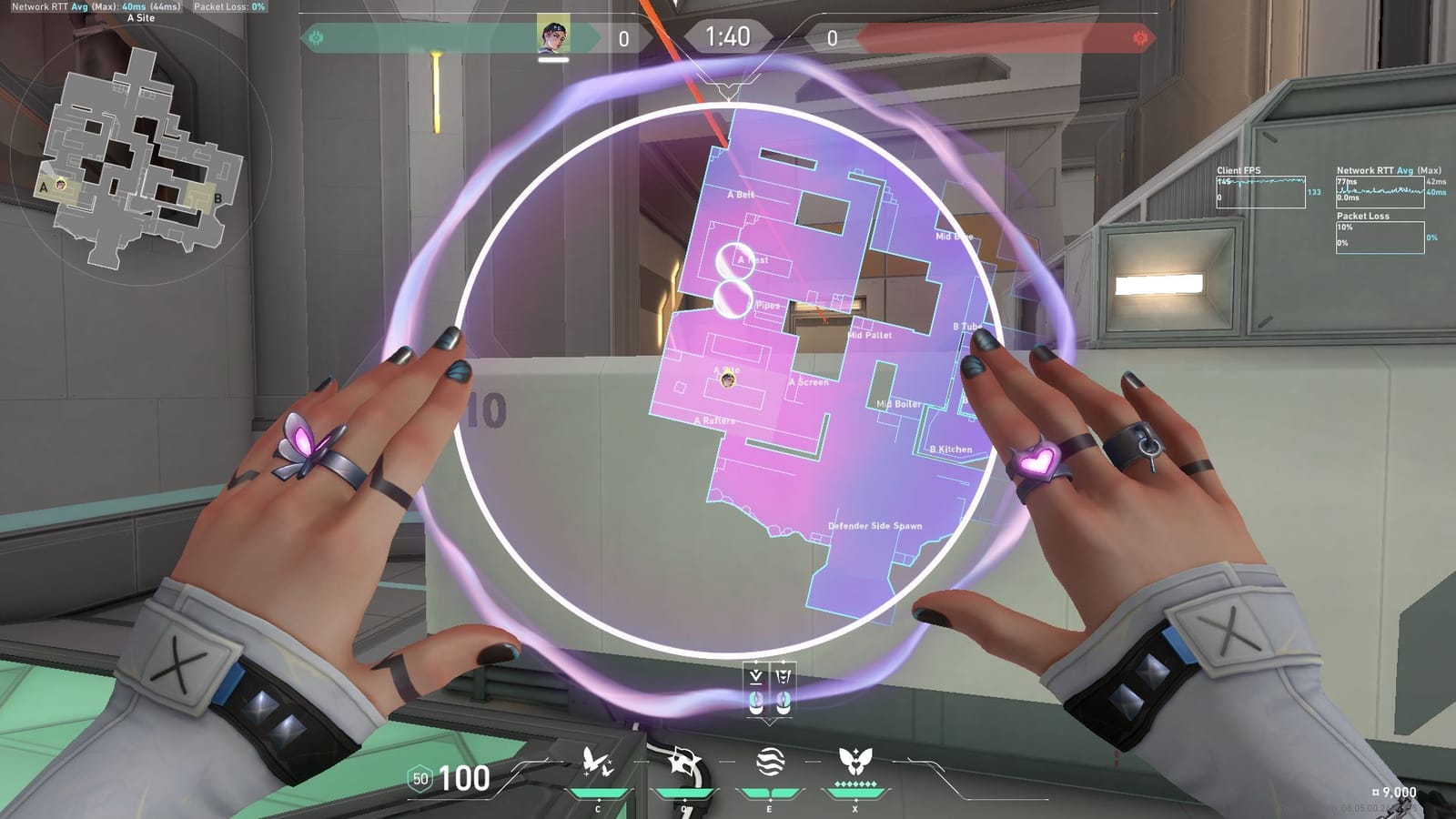The width and height of the screenshot is (1456, 819).
Task: Toggle the Packet Loss readout in the top bar
Action: pos(229,7)
